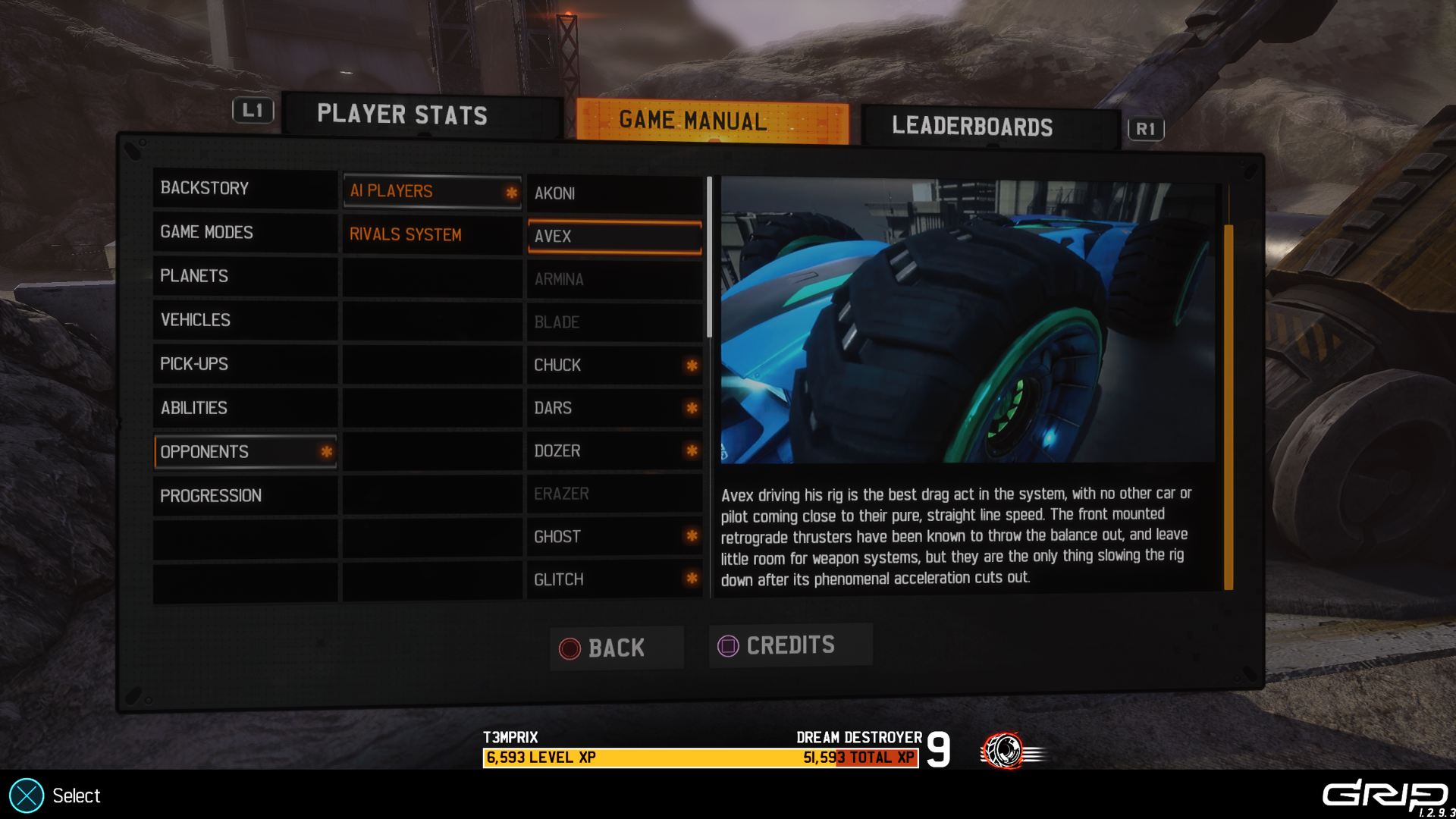Choose the AI Players subcategory
Image resolution: width=1456 pixels, height=819 pixels.
(x=431, y=191)
